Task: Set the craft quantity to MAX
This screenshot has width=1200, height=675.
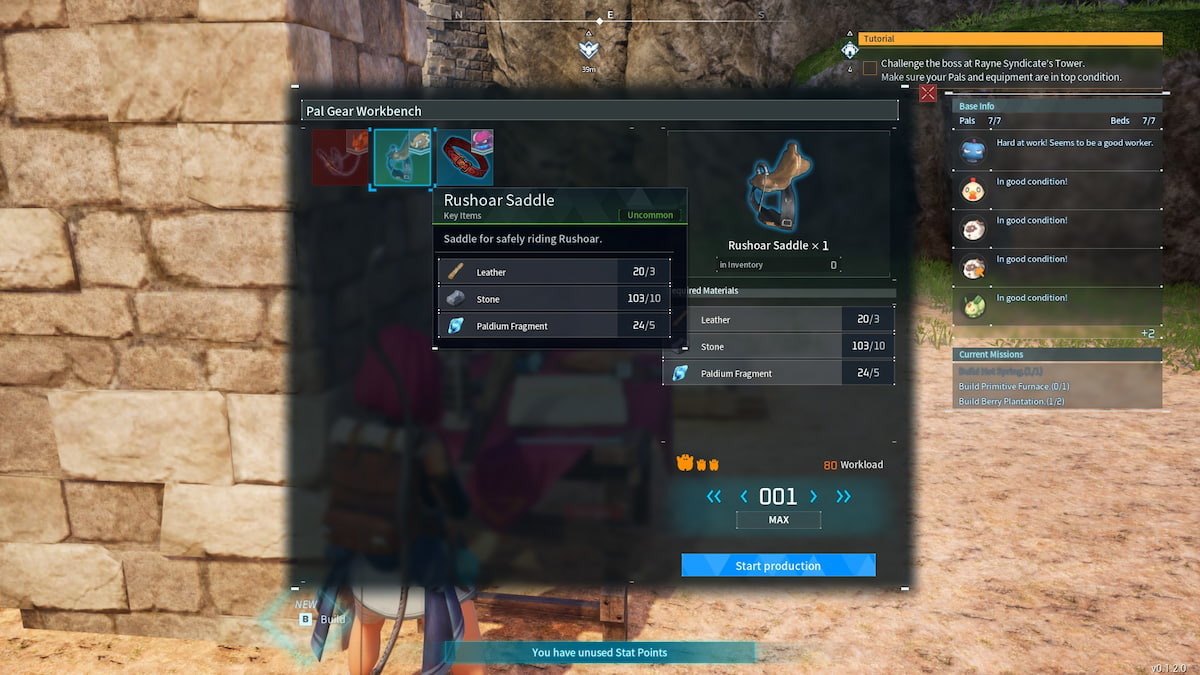Action: tap(778, 520)
